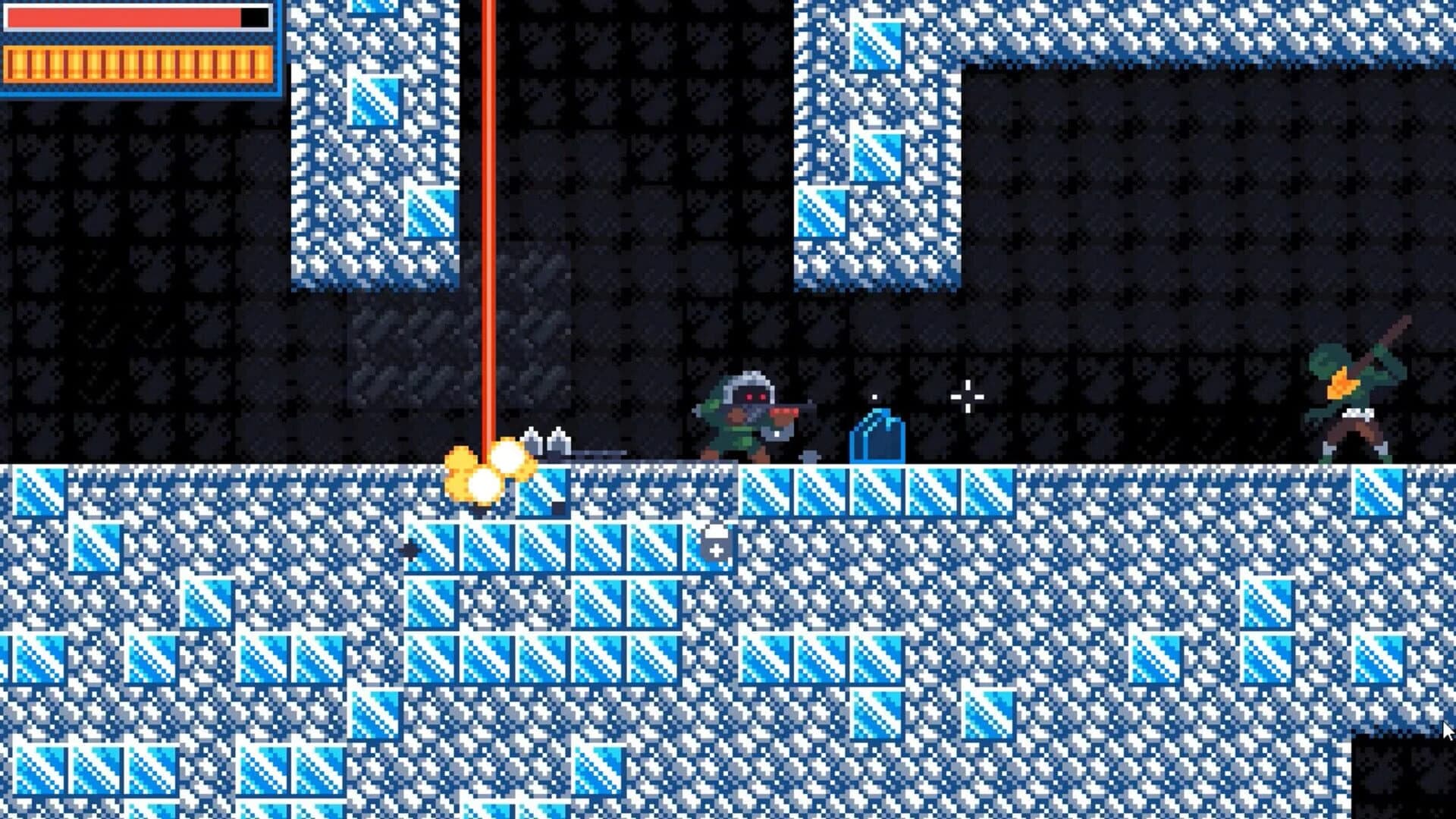The height and width of the screenshot is (819, 1456).
Task: Click the rifle lying beside the grenades
Action: point(607,453)
